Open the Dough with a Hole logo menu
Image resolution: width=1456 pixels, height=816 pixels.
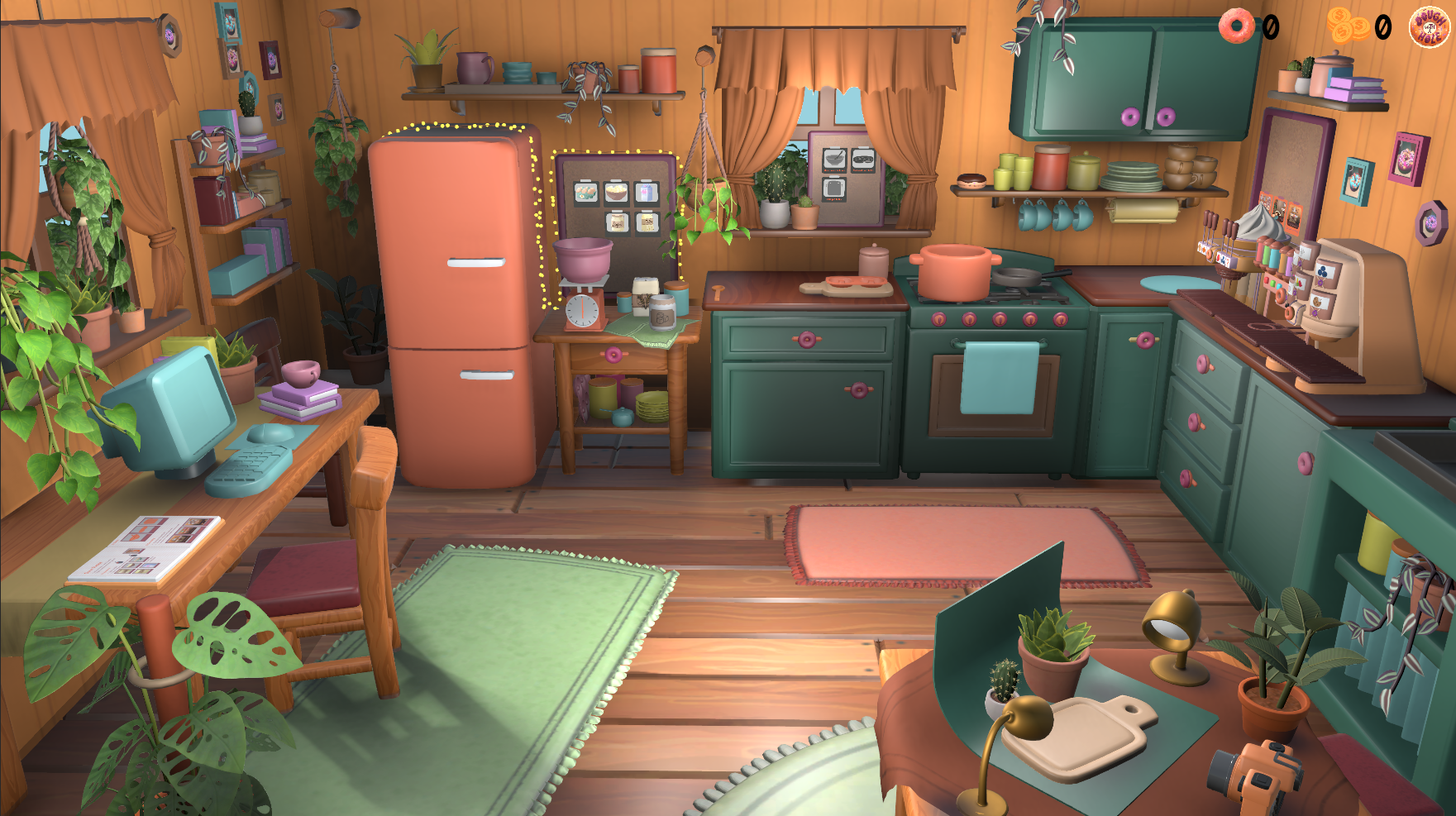(1429, 27)
